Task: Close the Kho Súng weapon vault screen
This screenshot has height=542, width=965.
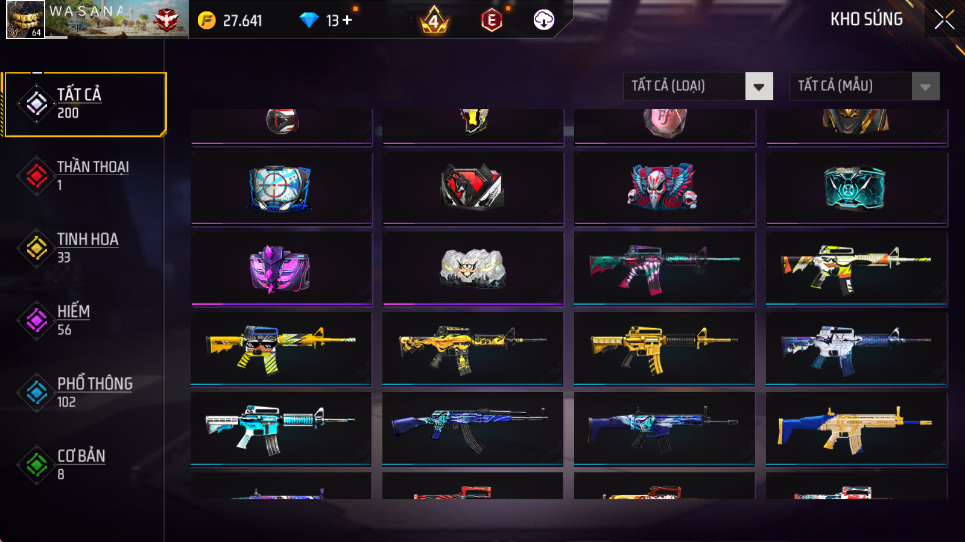Action: pos(943,20)
